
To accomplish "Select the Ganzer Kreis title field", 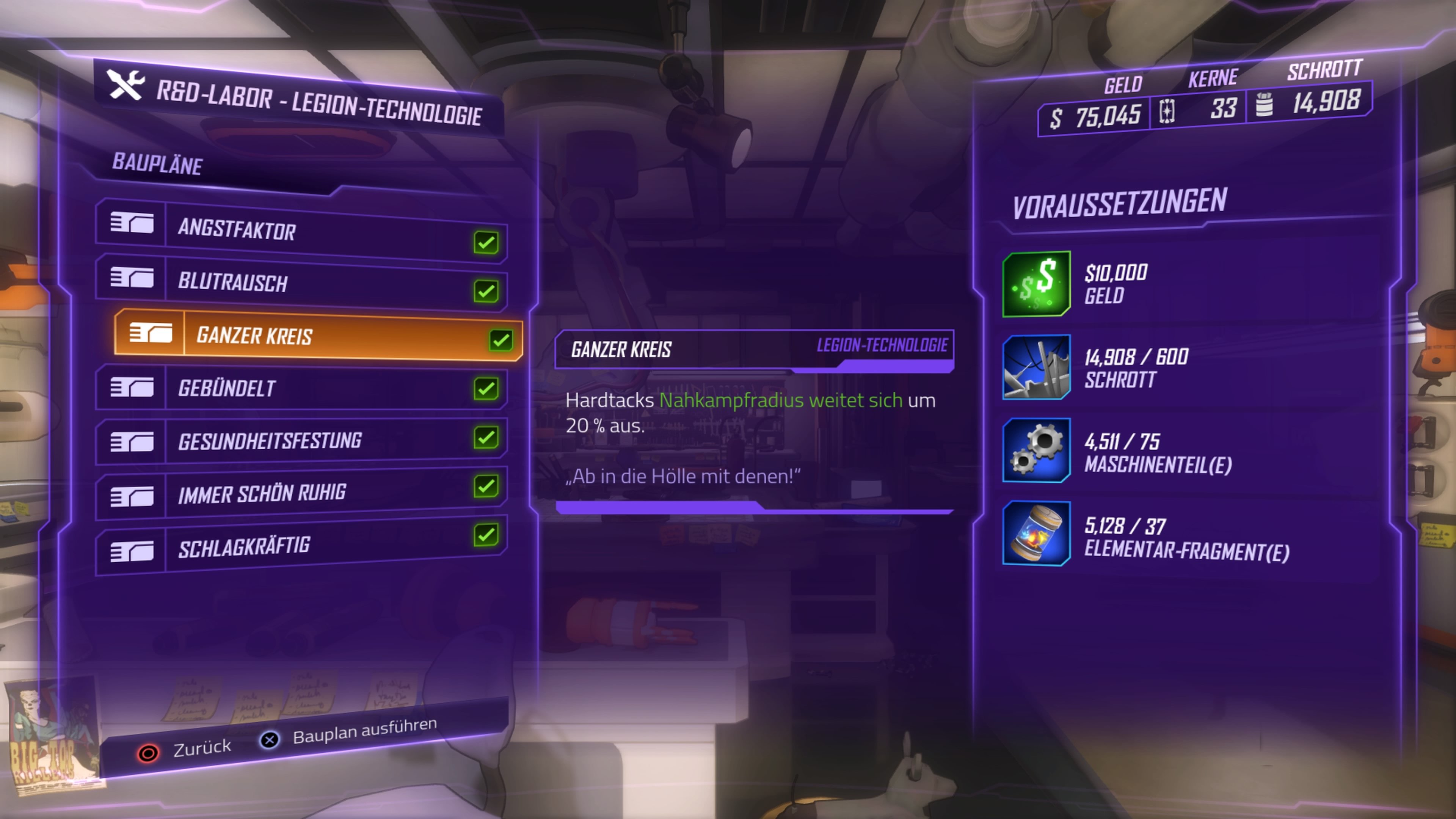I will tap(621, 349).
